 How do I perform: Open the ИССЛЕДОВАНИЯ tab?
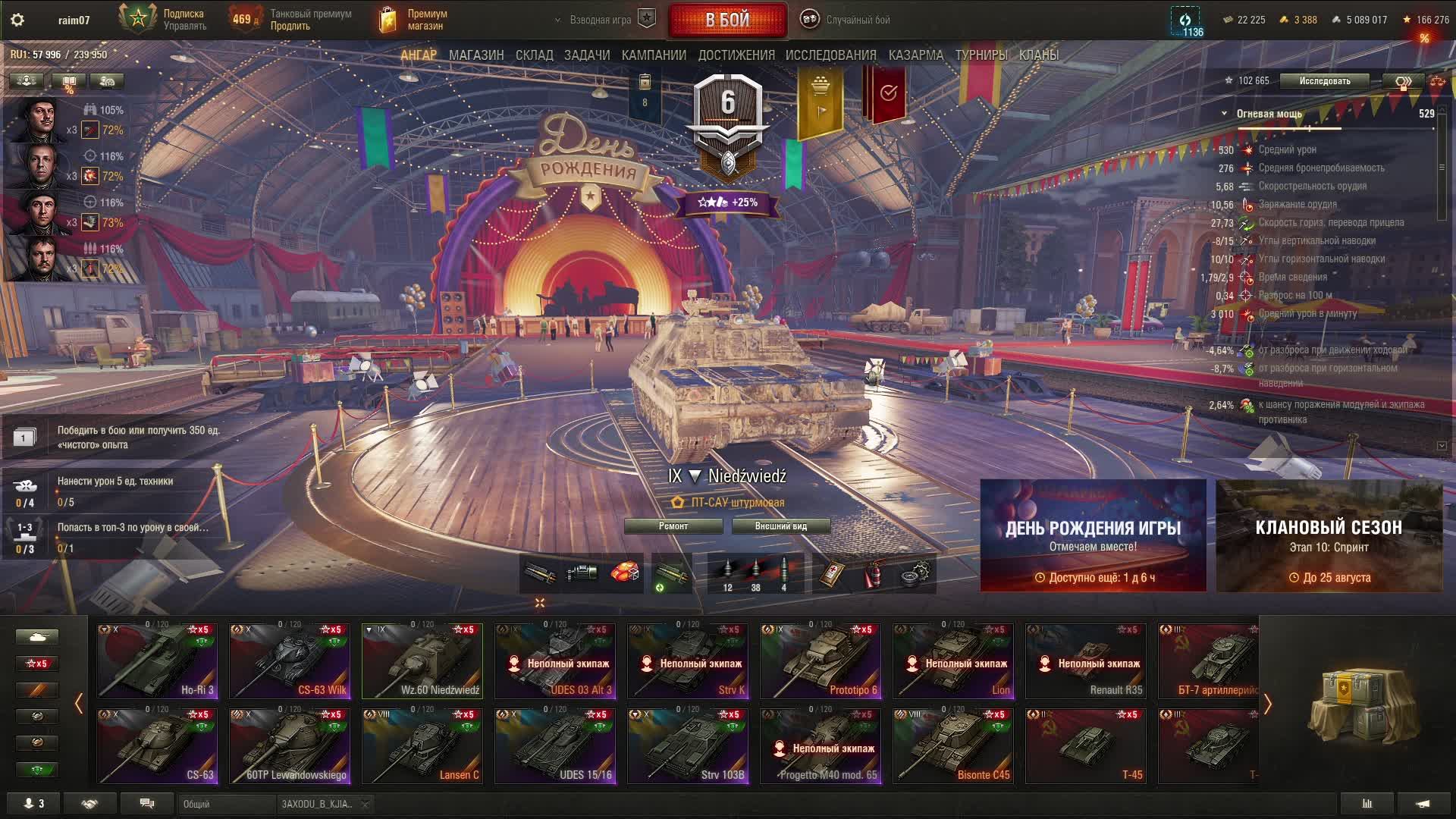830,55
